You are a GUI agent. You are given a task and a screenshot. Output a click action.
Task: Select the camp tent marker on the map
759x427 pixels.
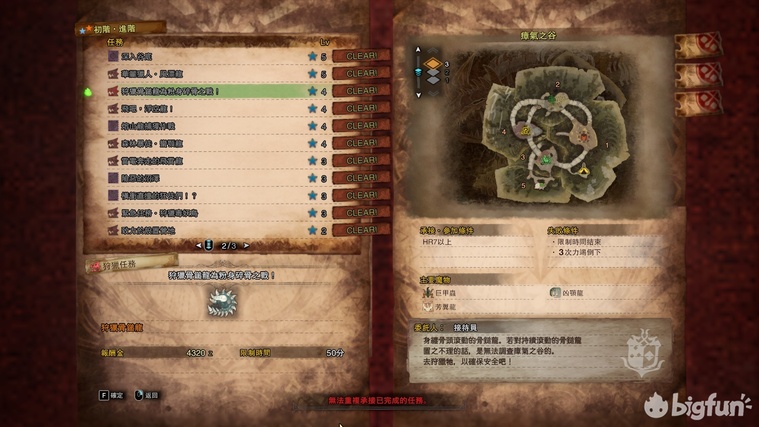point(584,172)
